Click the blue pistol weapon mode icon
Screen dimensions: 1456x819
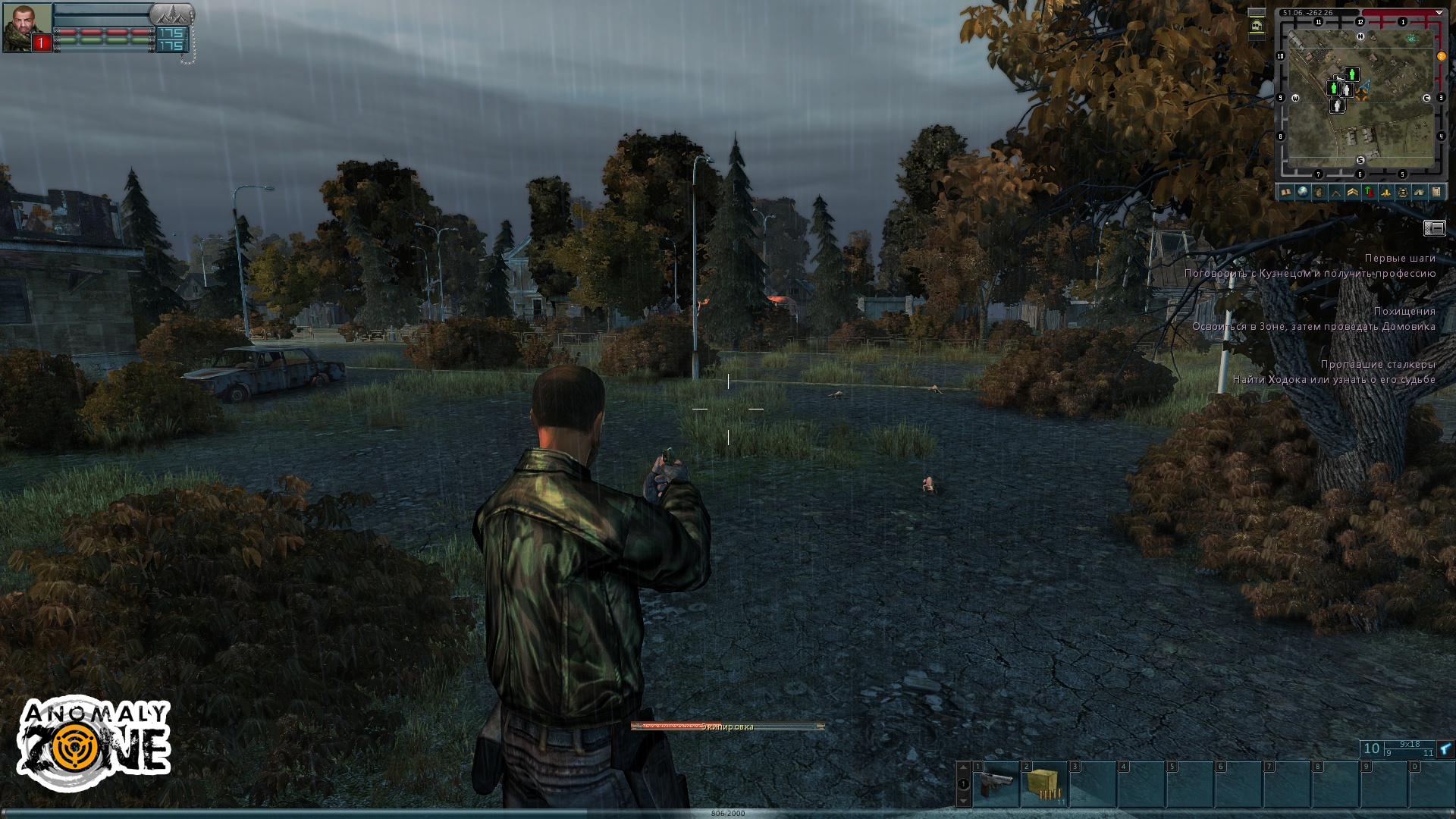pos(1445,749)
